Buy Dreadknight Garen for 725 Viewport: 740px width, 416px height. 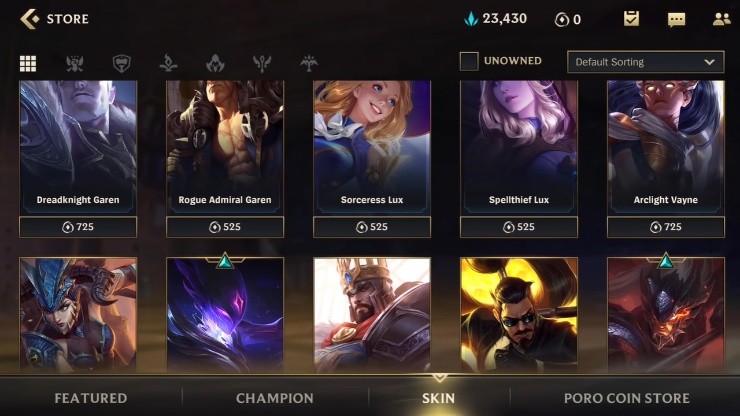coord(78,227)
